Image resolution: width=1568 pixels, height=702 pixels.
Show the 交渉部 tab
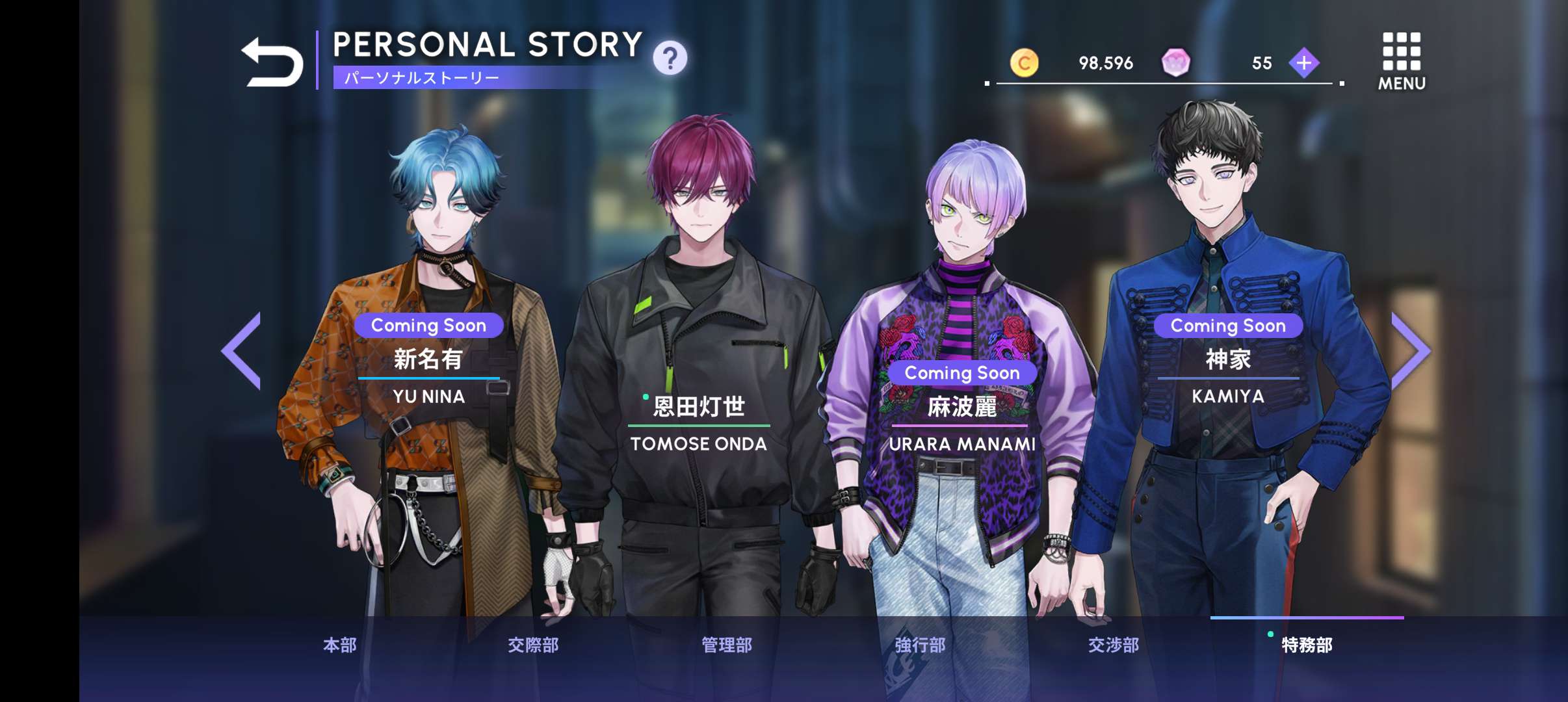[1114, 645]
